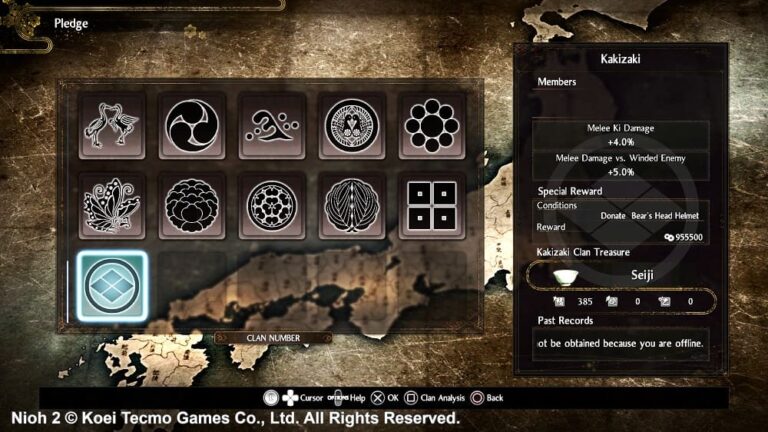Open the Bear's Head Helmet donation condition
The image size is (768, 432).
point(649,216)
